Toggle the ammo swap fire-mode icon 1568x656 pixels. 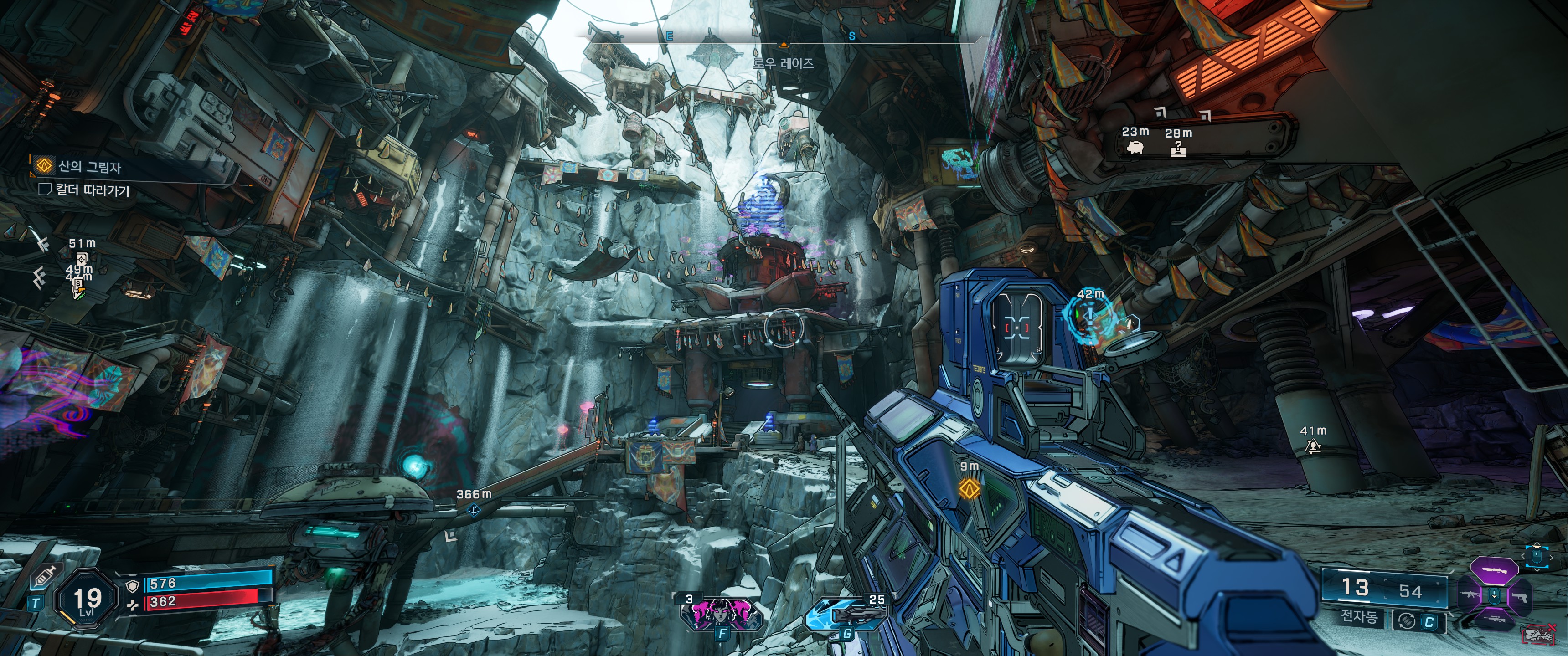pos(1406,621)
